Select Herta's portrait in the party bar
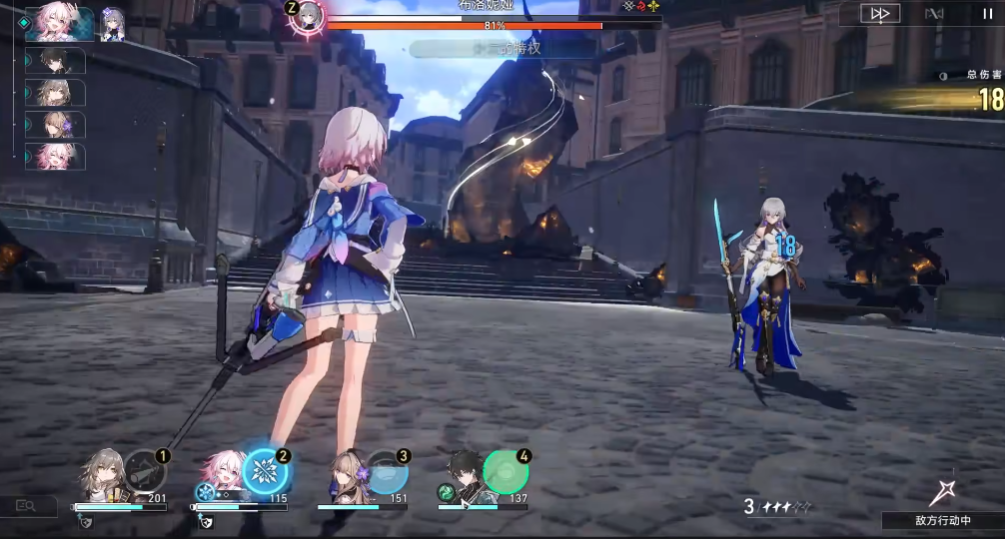This screenshot has width=1005, height=539. (x=344, y=475)
